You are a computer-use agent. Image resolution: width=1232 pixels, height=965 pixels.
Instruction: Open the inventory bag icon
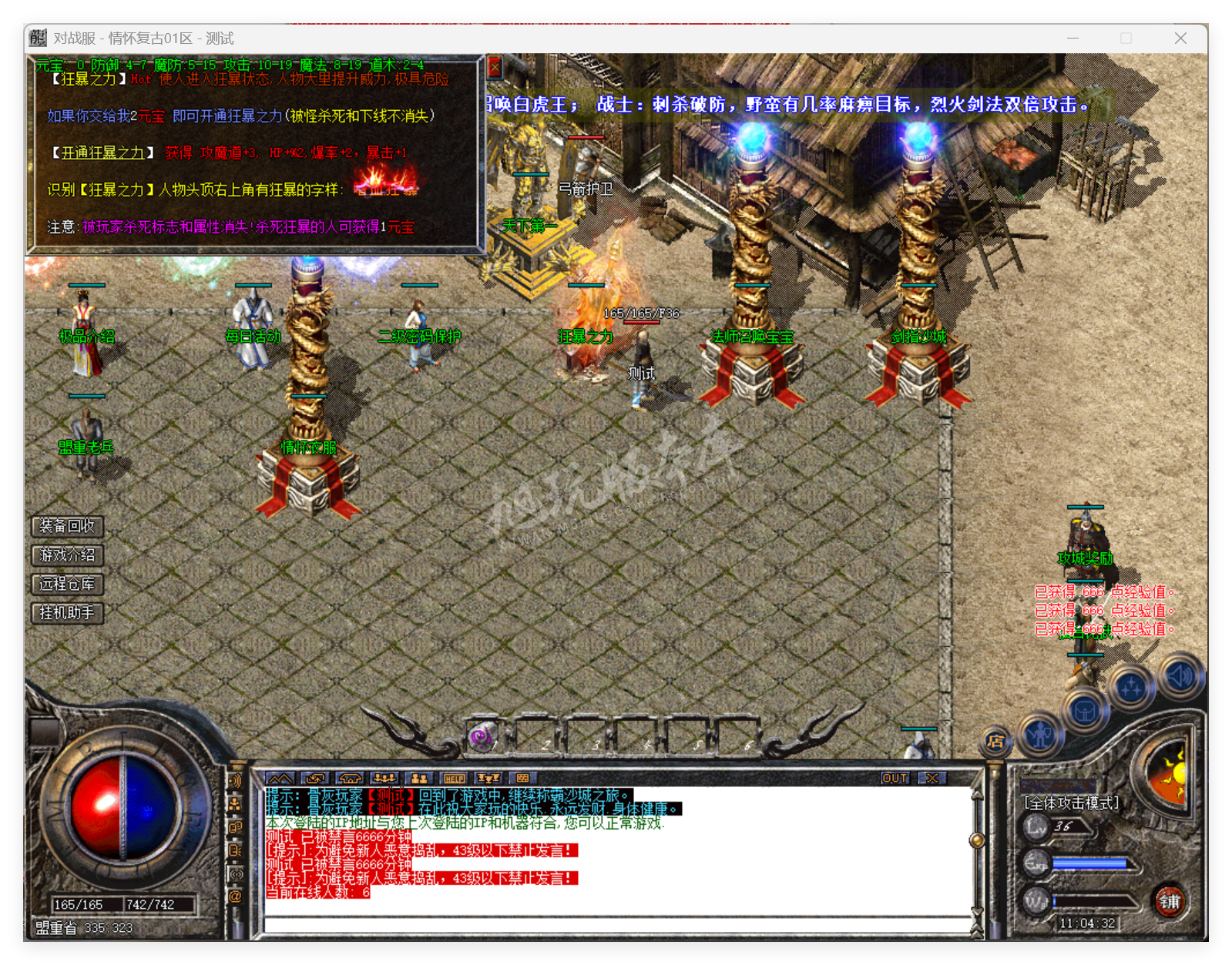click(x=1086, y=712)
